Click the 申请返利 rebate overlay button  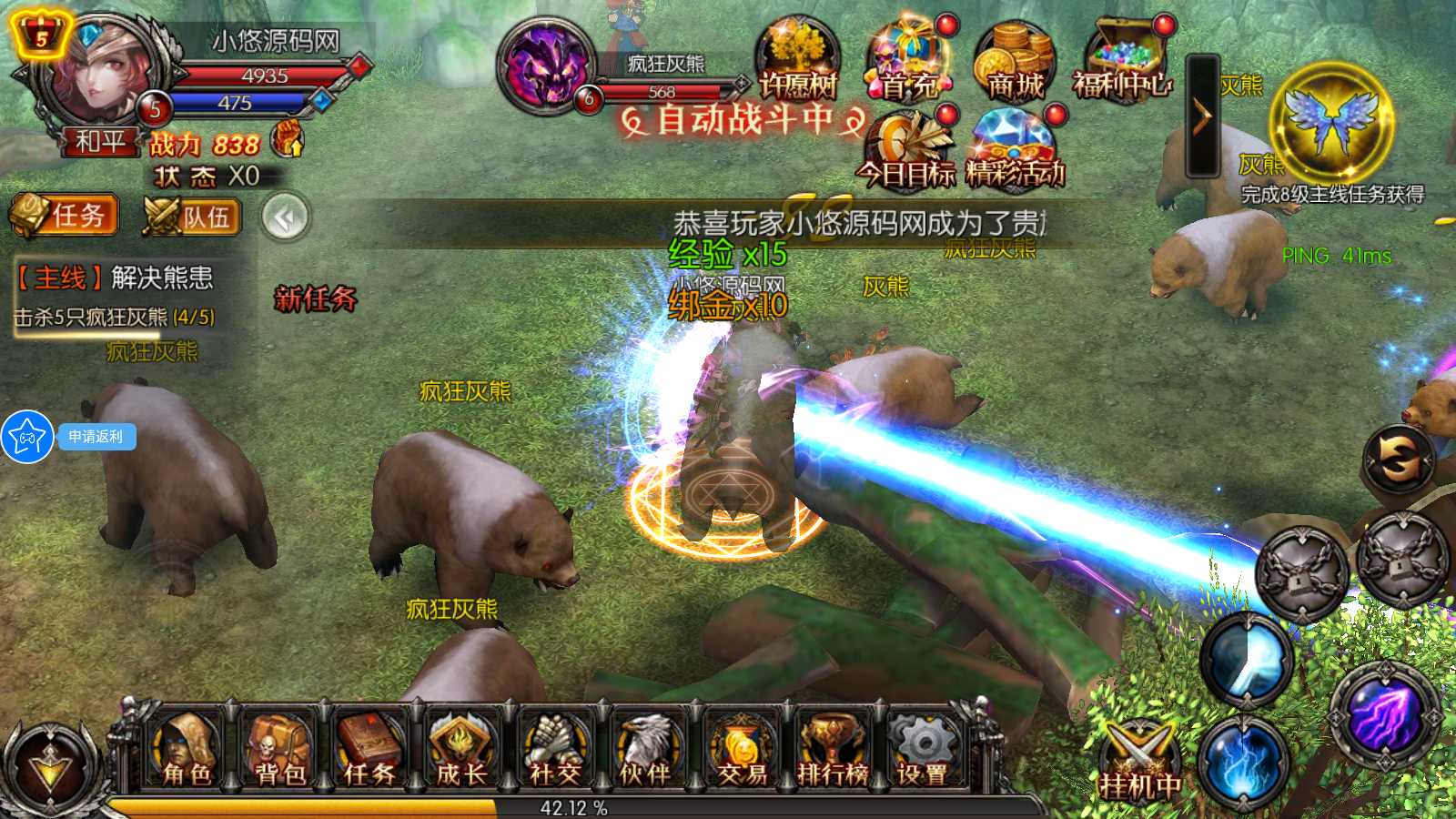tap(95, 437)
